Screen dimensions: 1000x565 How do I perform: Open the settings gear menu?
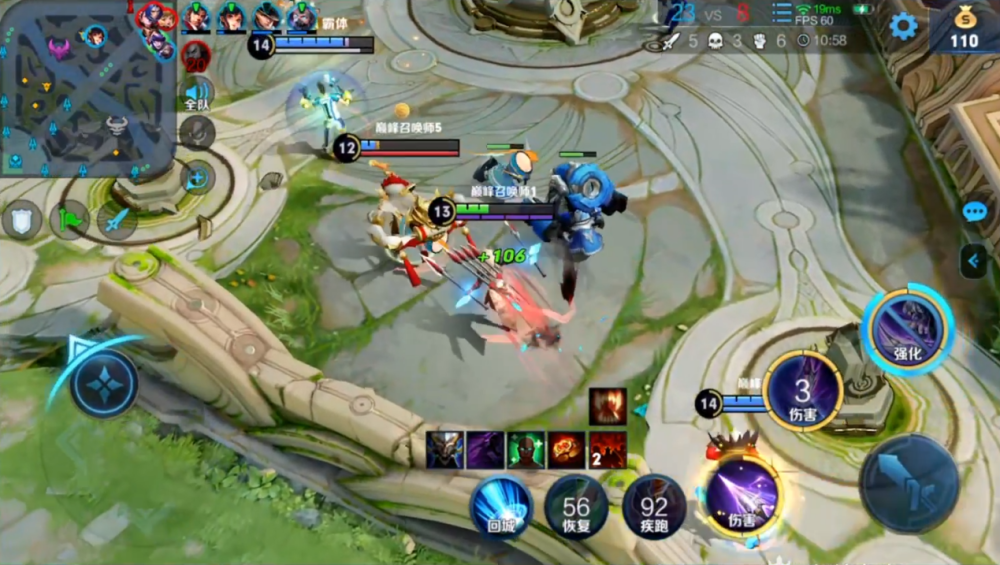[903, 26]
